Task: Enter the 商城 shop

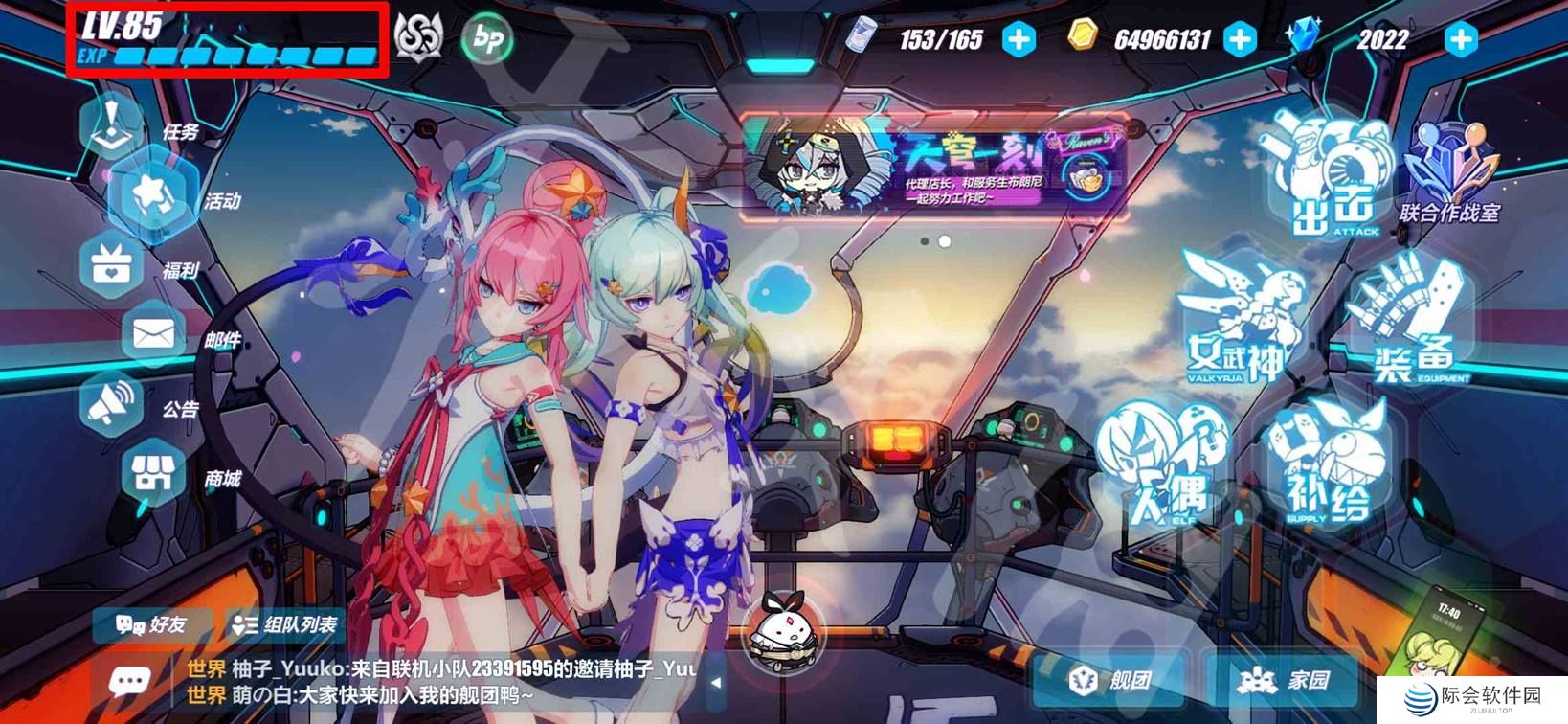Action: coord(153,474)
